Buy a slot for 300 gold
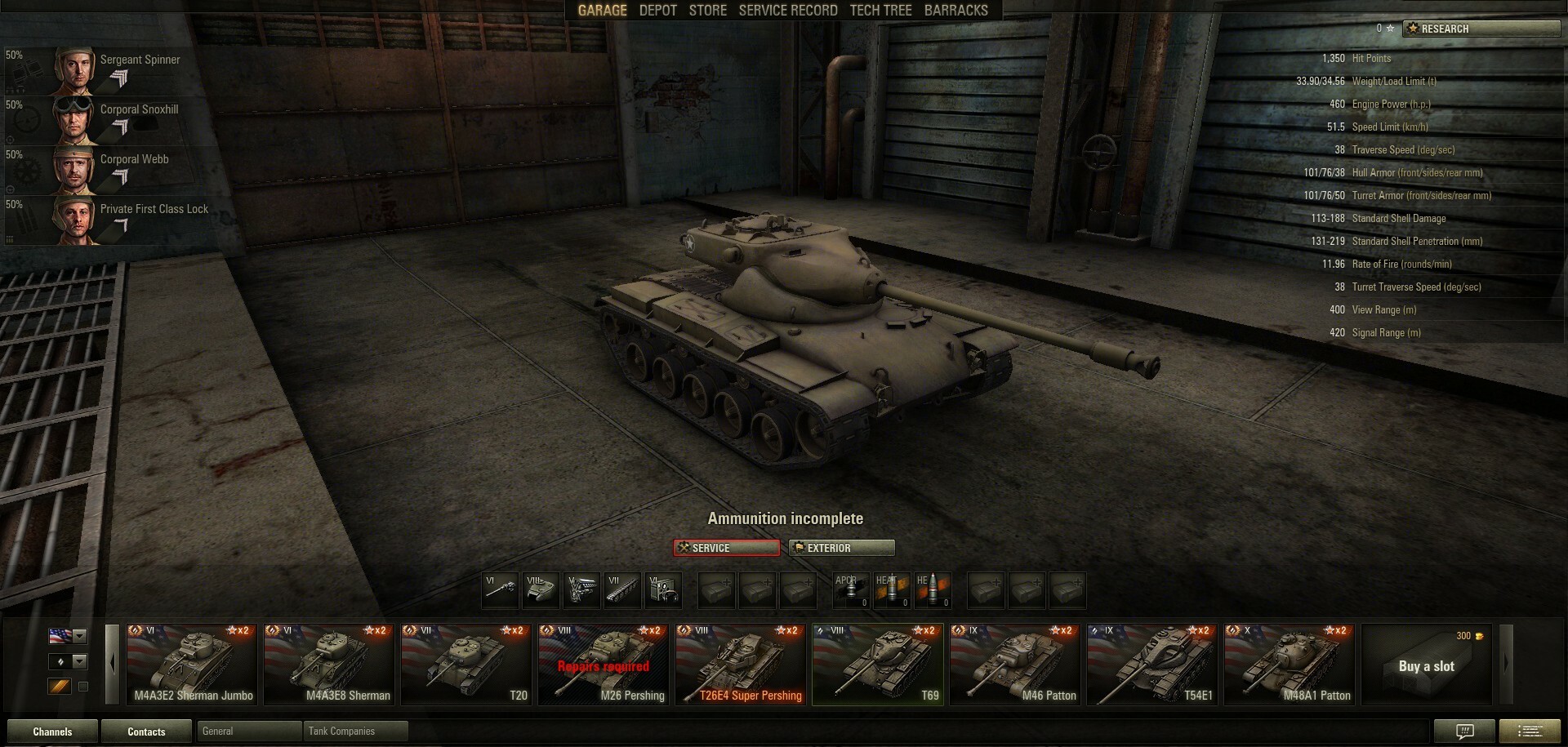This screenshot has width=1568, height=747. [x=1426, y=665]
